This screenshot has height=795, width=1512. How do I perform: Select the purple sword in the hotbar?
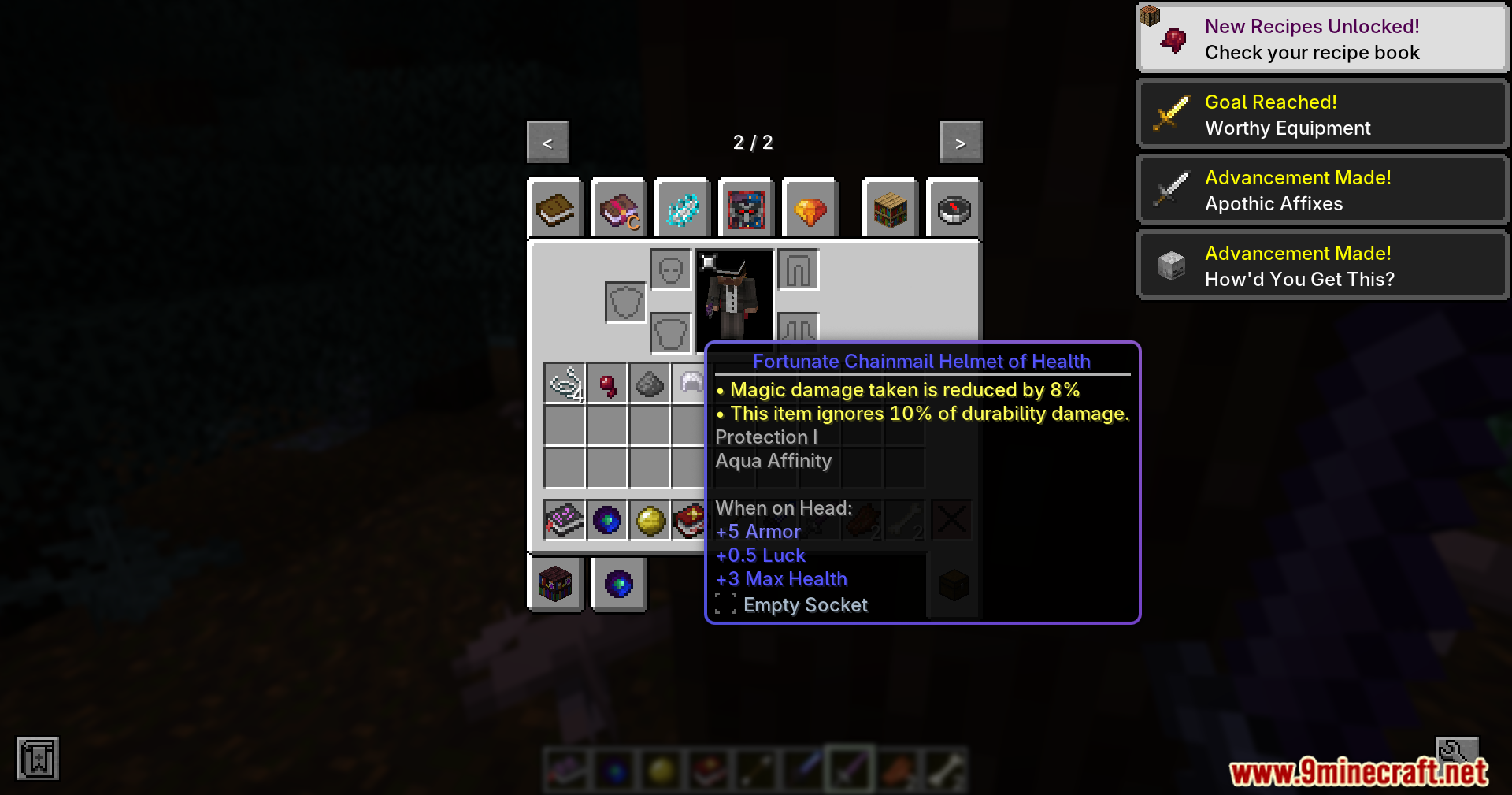(x=849, y=770)
